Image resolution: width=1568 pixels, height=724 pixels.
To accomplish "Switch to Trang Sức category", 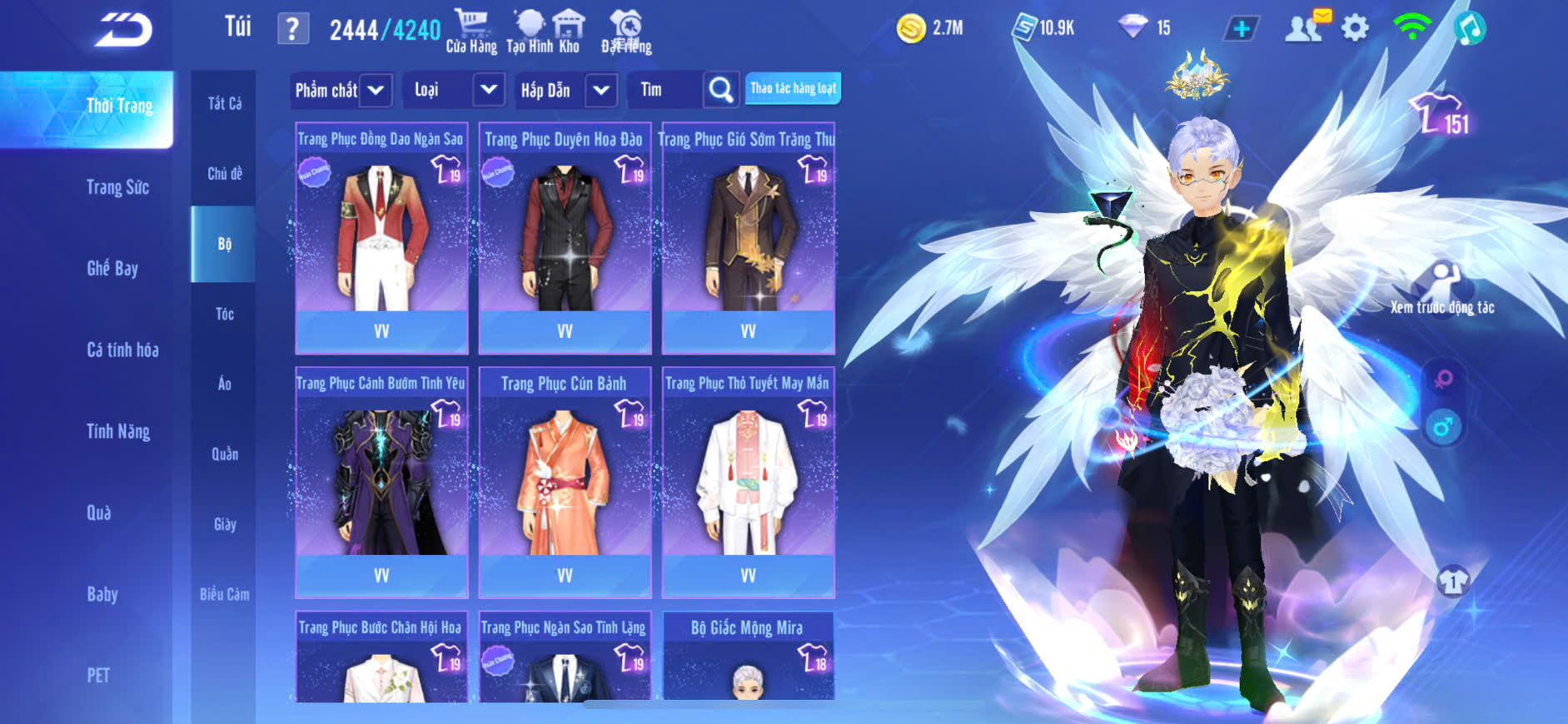I will click(117, 187).
